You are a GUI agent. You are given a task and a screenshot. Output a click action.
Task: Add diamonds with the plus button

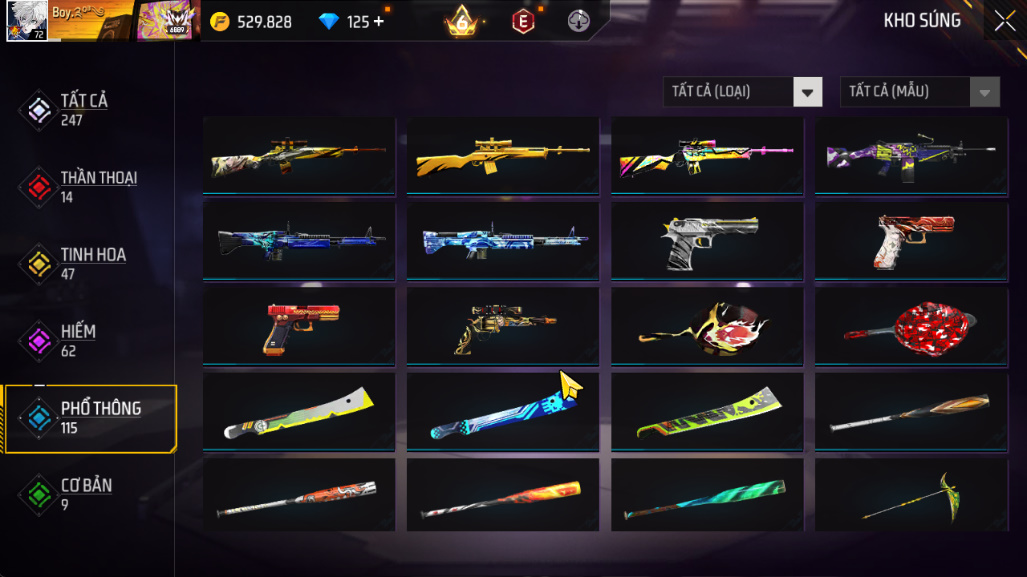[x=379, y=21]
